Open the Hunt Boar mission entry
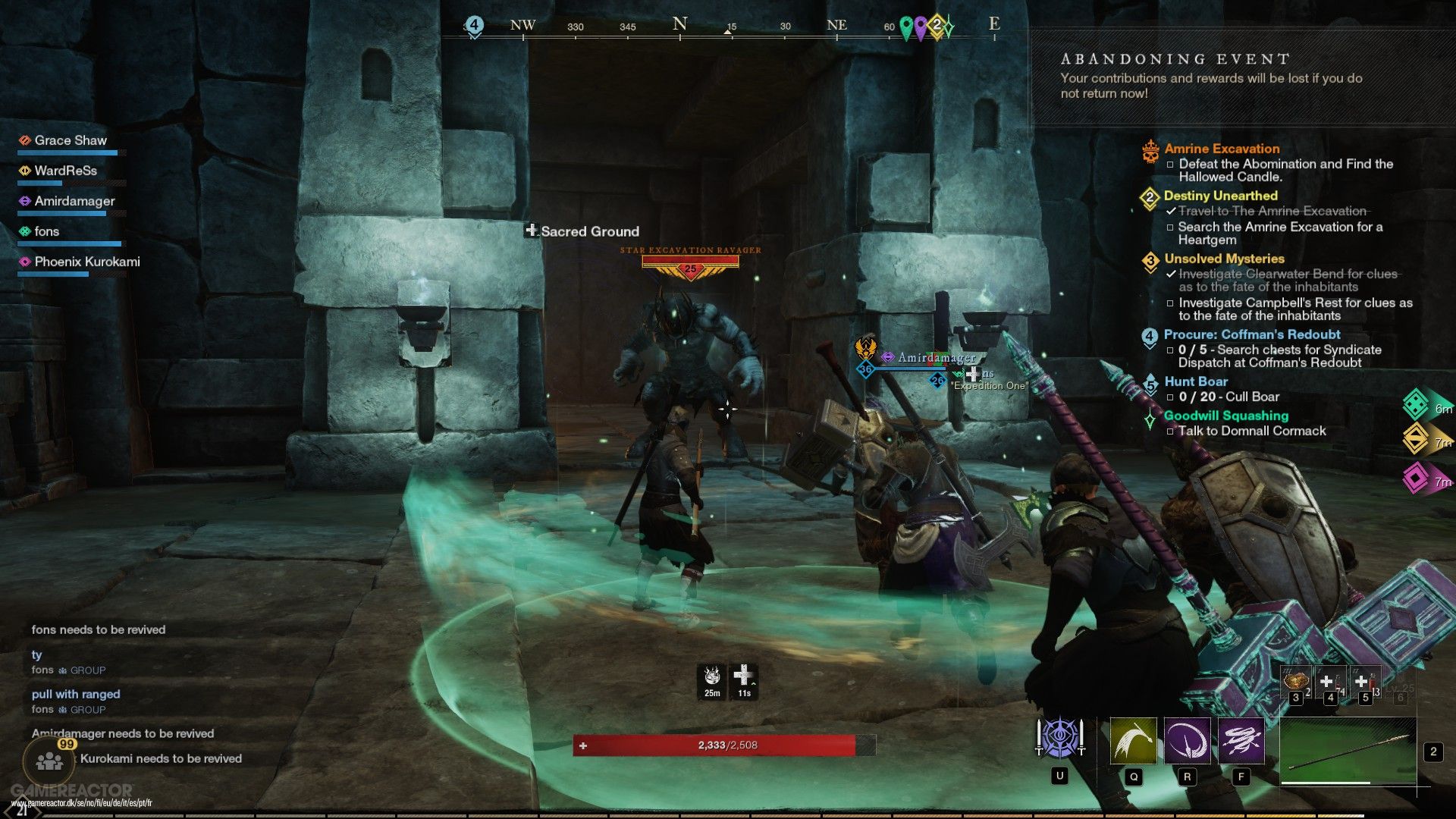 pyautogui.click(x=1195, y=381)
